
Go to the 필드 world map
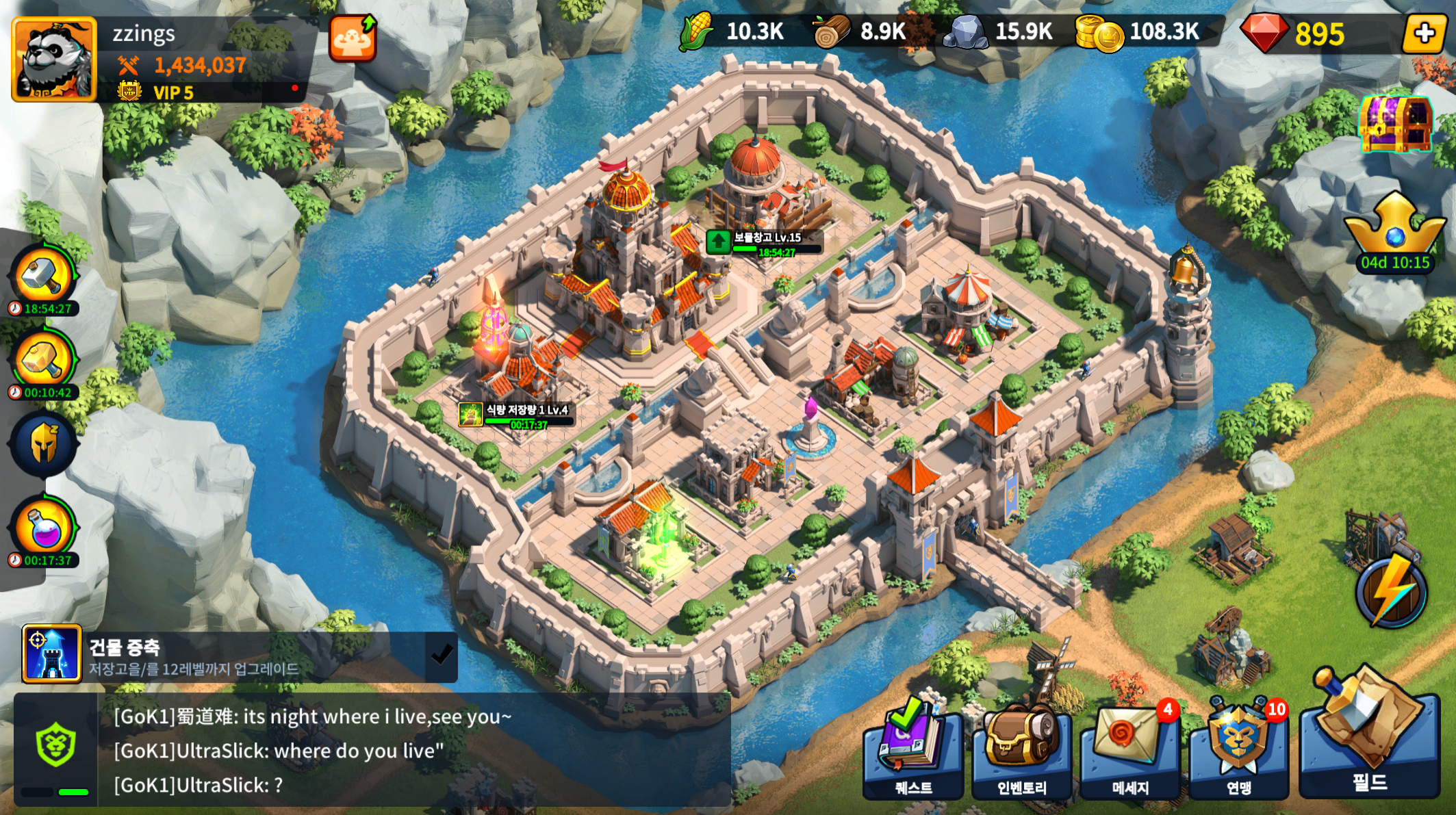1369,739
